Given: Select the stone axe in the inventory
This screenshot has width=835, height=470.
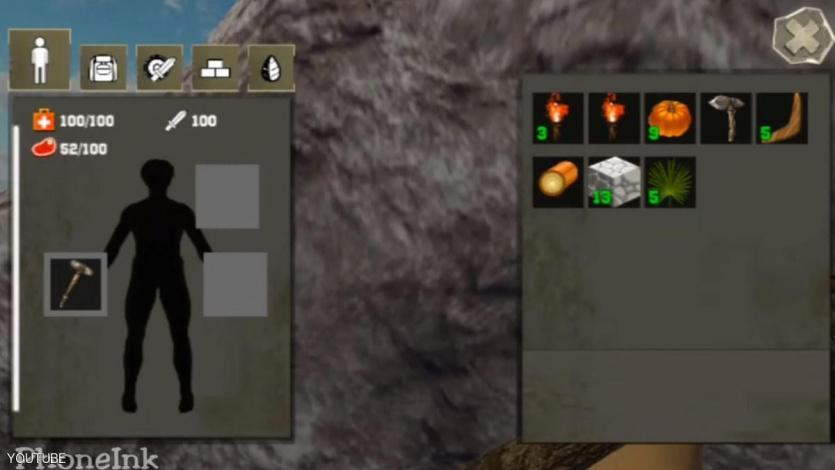Looking at the screenshot, I should [x=725, y=118].
